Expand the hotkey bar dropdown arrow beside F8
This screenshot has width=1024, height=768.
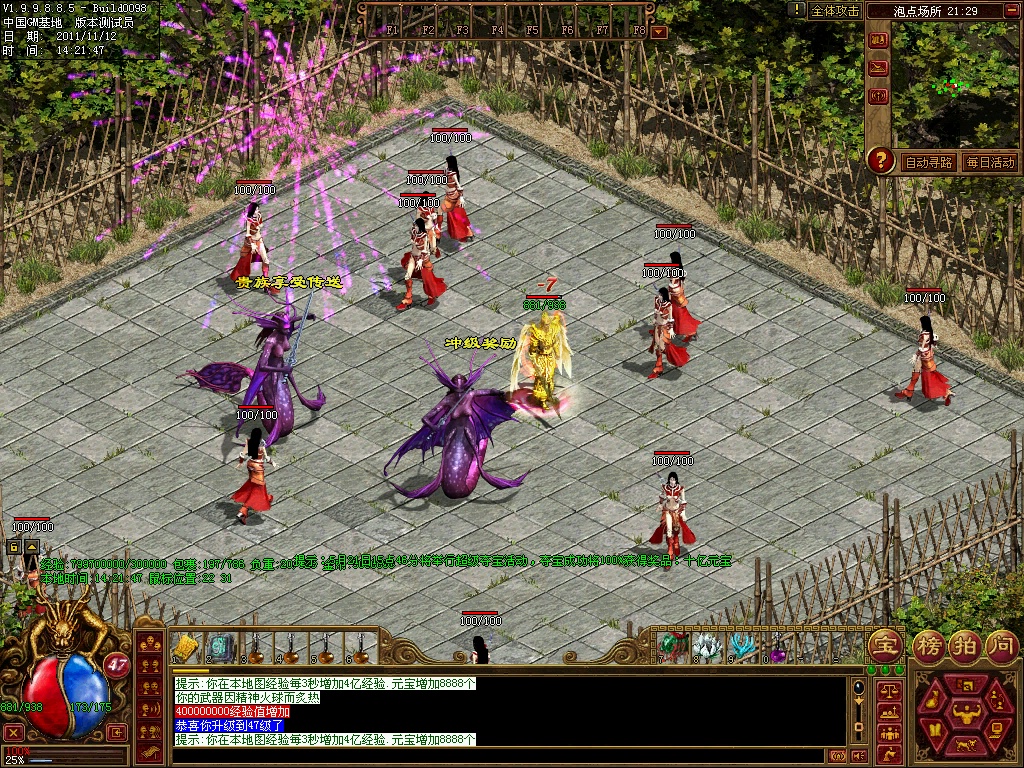pyautogui.click(x=658, y=32)
